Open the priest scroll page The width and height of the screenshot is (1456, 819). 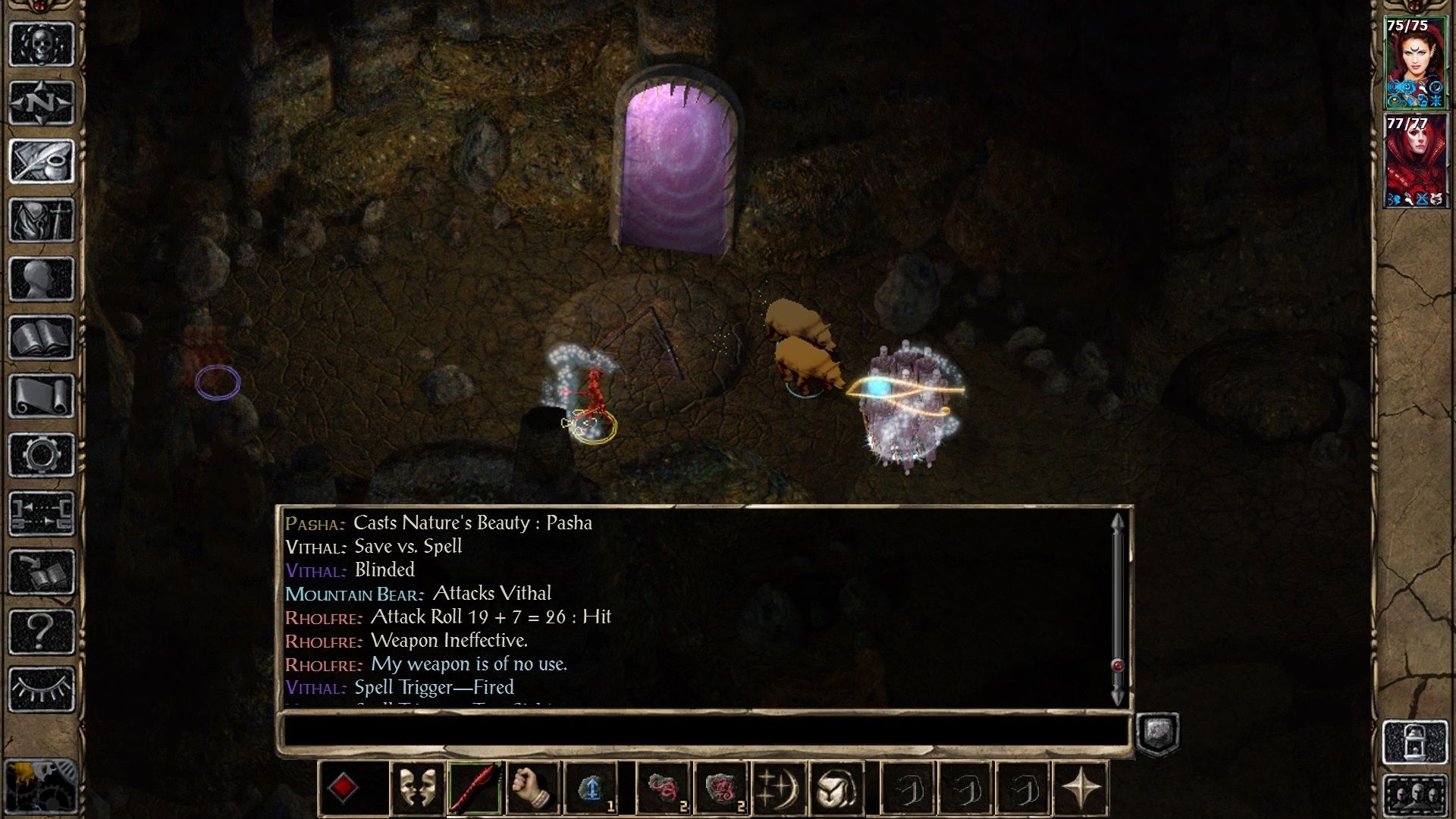pos(42,396)
